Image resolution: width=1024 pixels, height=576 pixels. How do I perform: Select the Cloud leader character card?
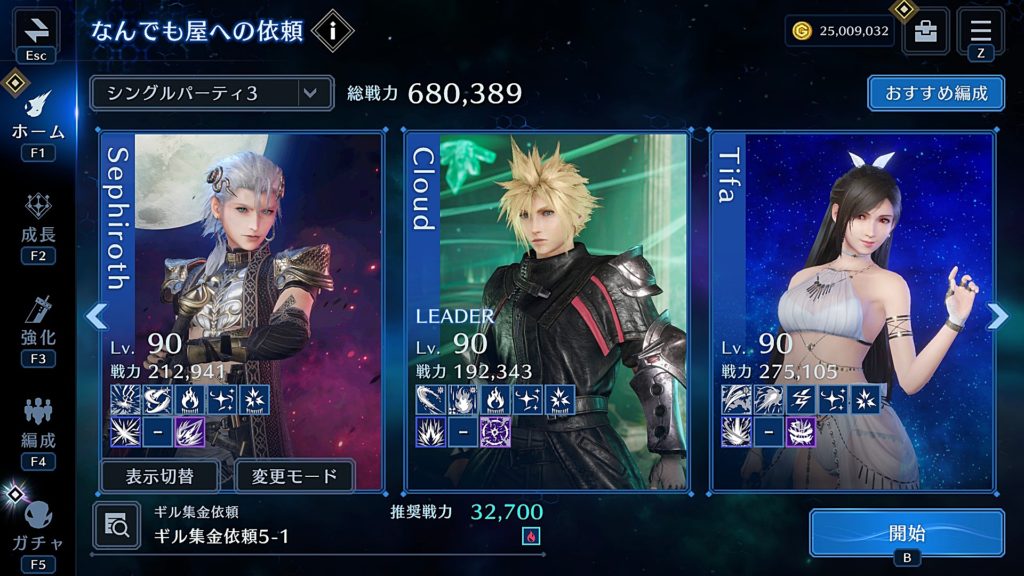coord(547,250)
